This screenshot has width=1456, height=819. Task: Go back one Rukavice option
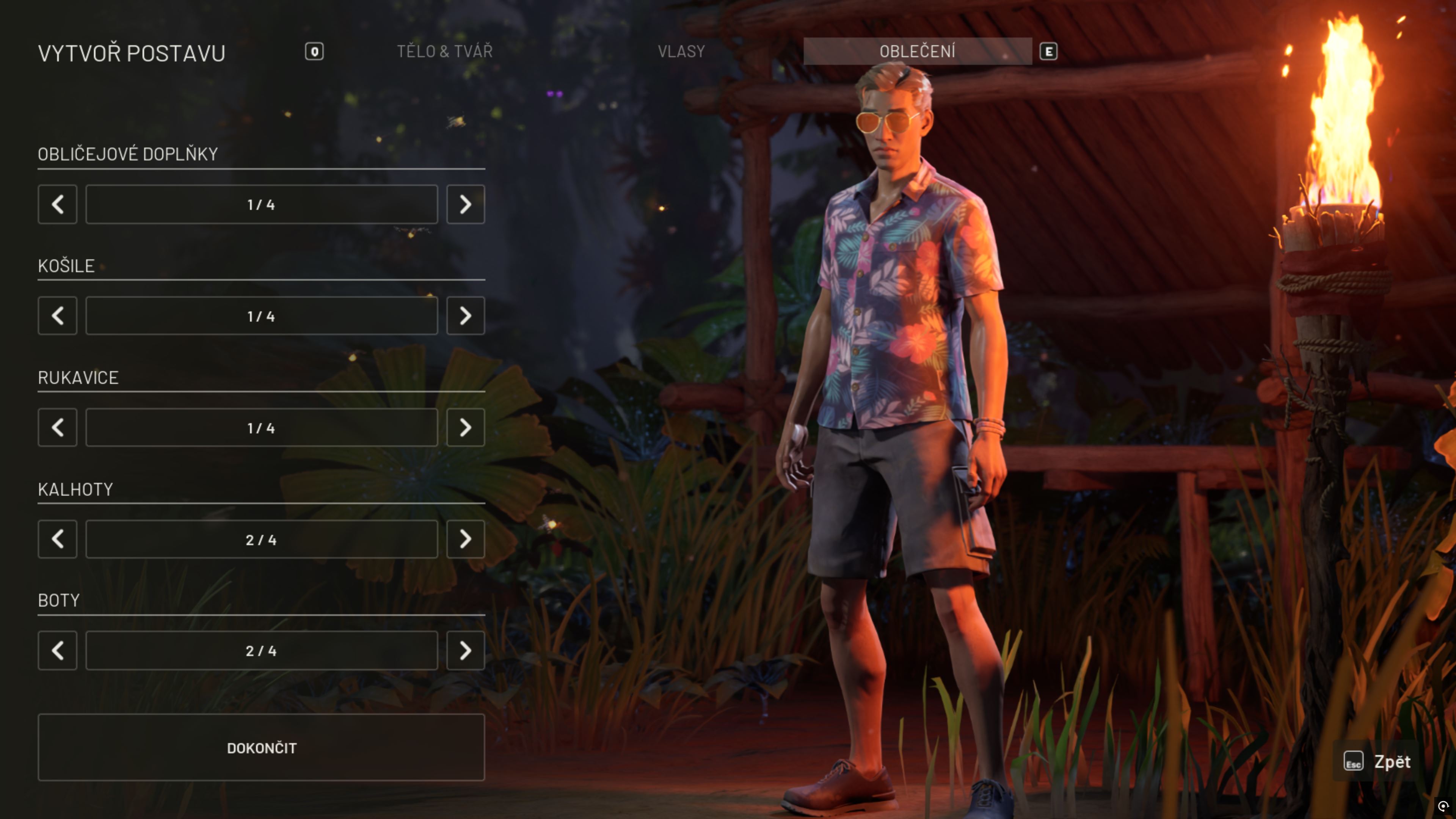(x=58, y=427)
